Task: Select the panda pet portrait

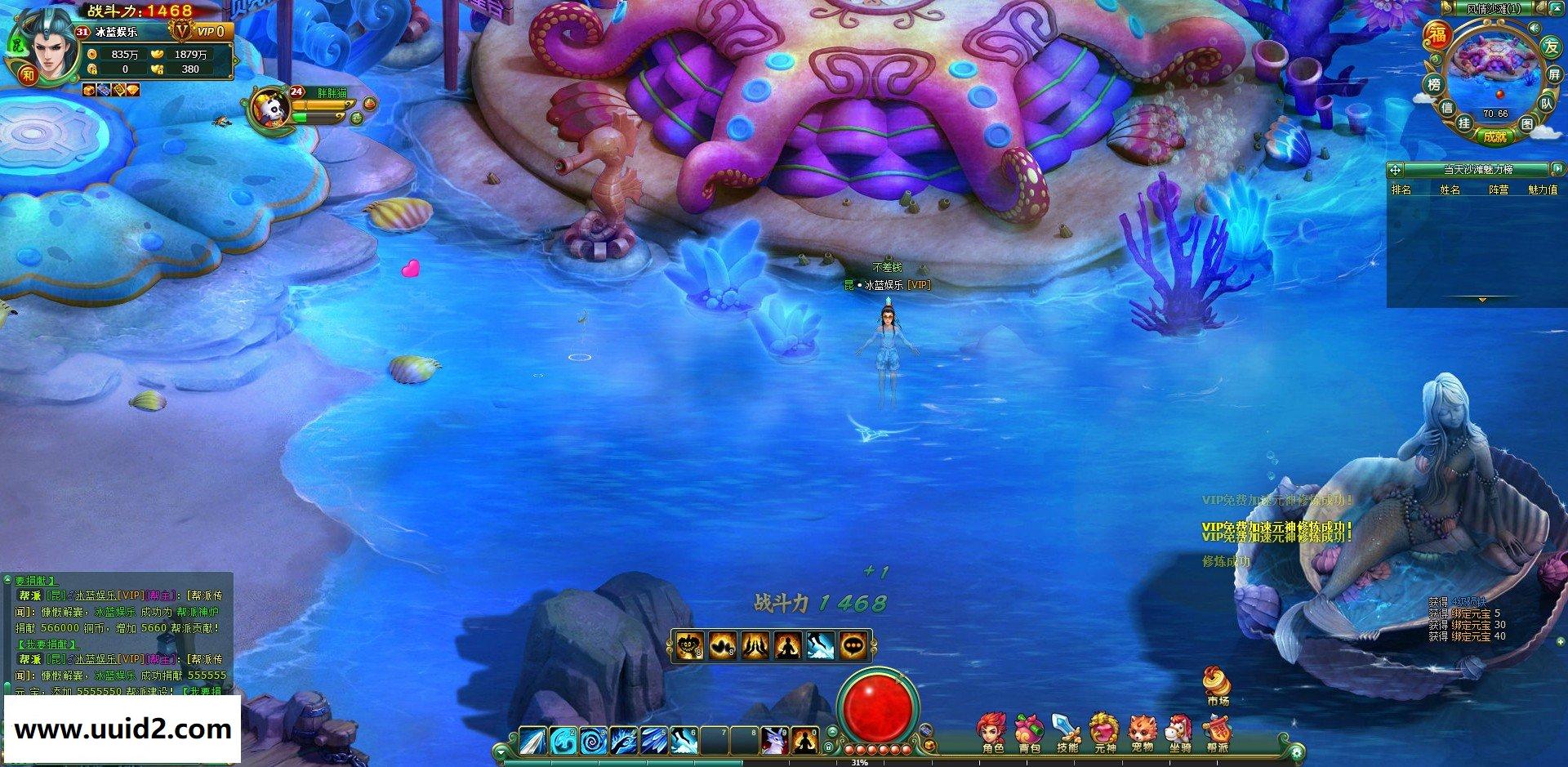Action: click(269, 108)
